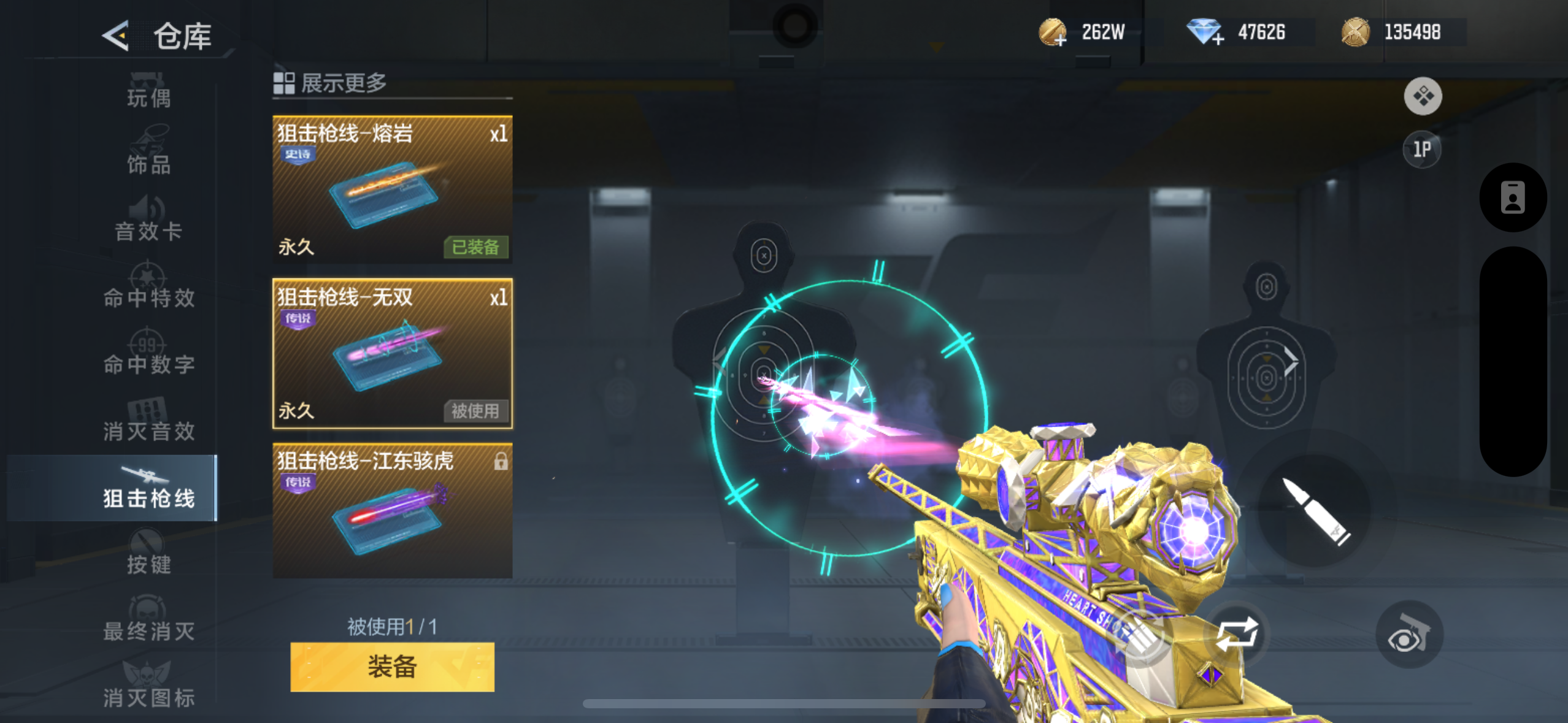This screenshot has height=723, width=1568.
Task: Show the 命中数字 hit numbers tab
Action: (x=148, y=356)
